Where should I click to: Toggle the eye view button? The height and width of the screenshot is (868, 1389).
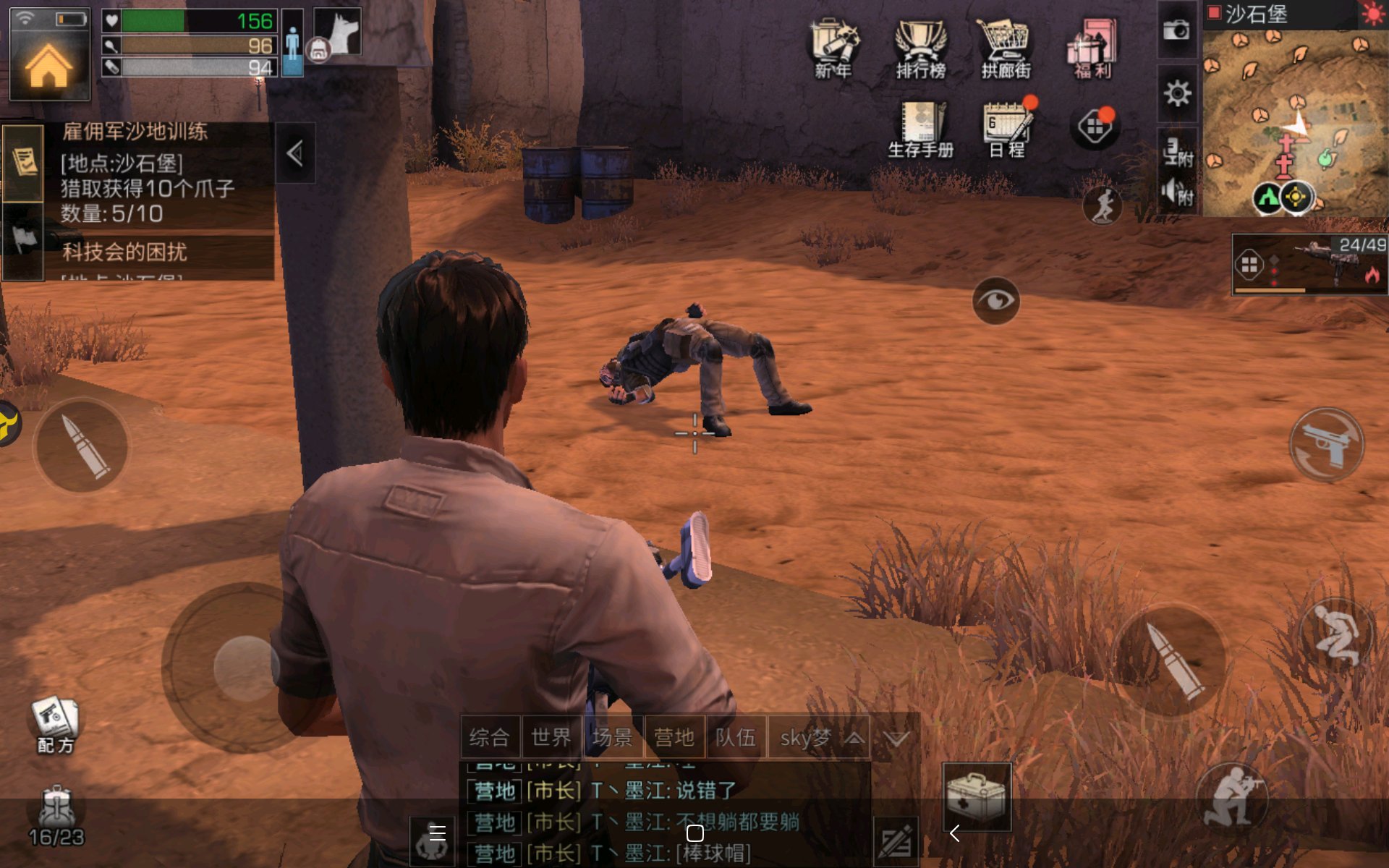click(996, 300)
